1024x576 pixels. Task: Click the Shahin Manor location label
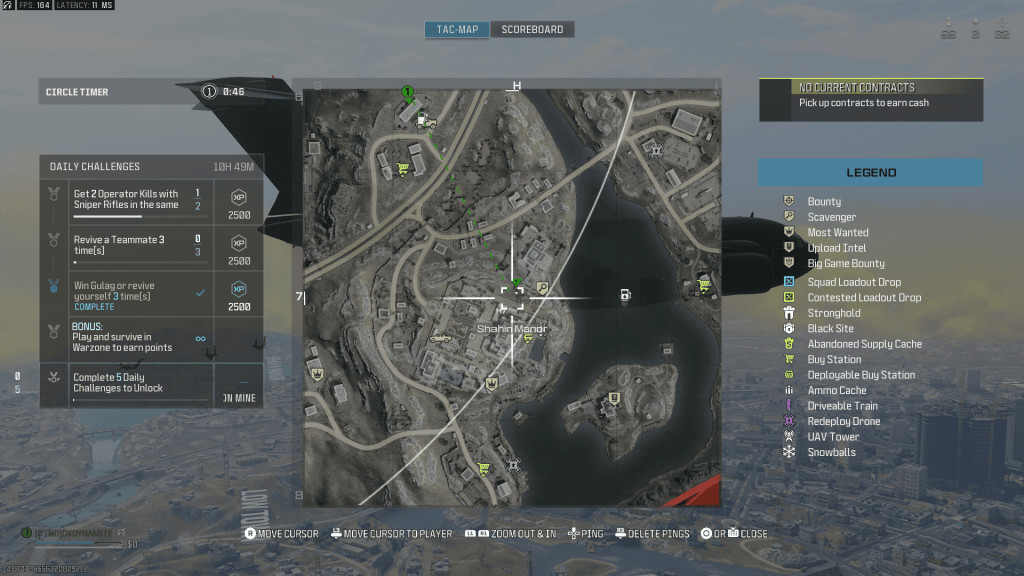pos(510,328)
